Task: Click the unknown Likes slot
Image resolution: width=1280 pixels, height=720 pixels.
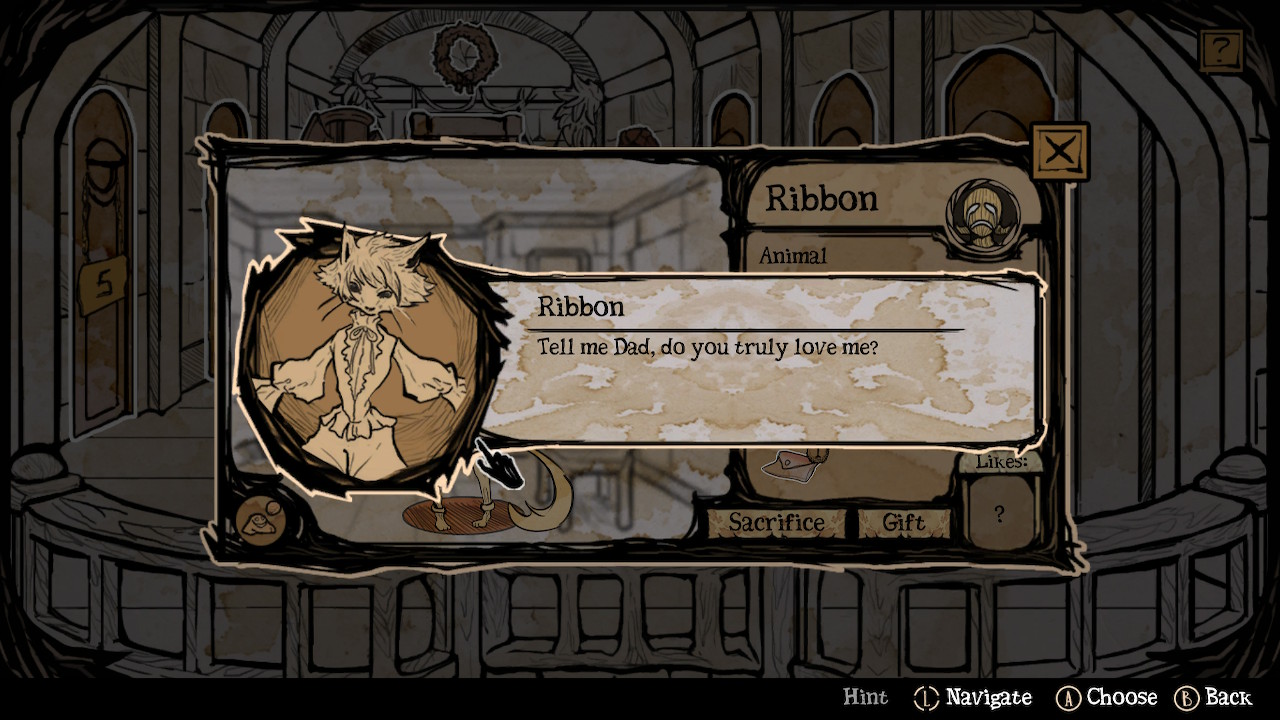Action: [999, 514]
